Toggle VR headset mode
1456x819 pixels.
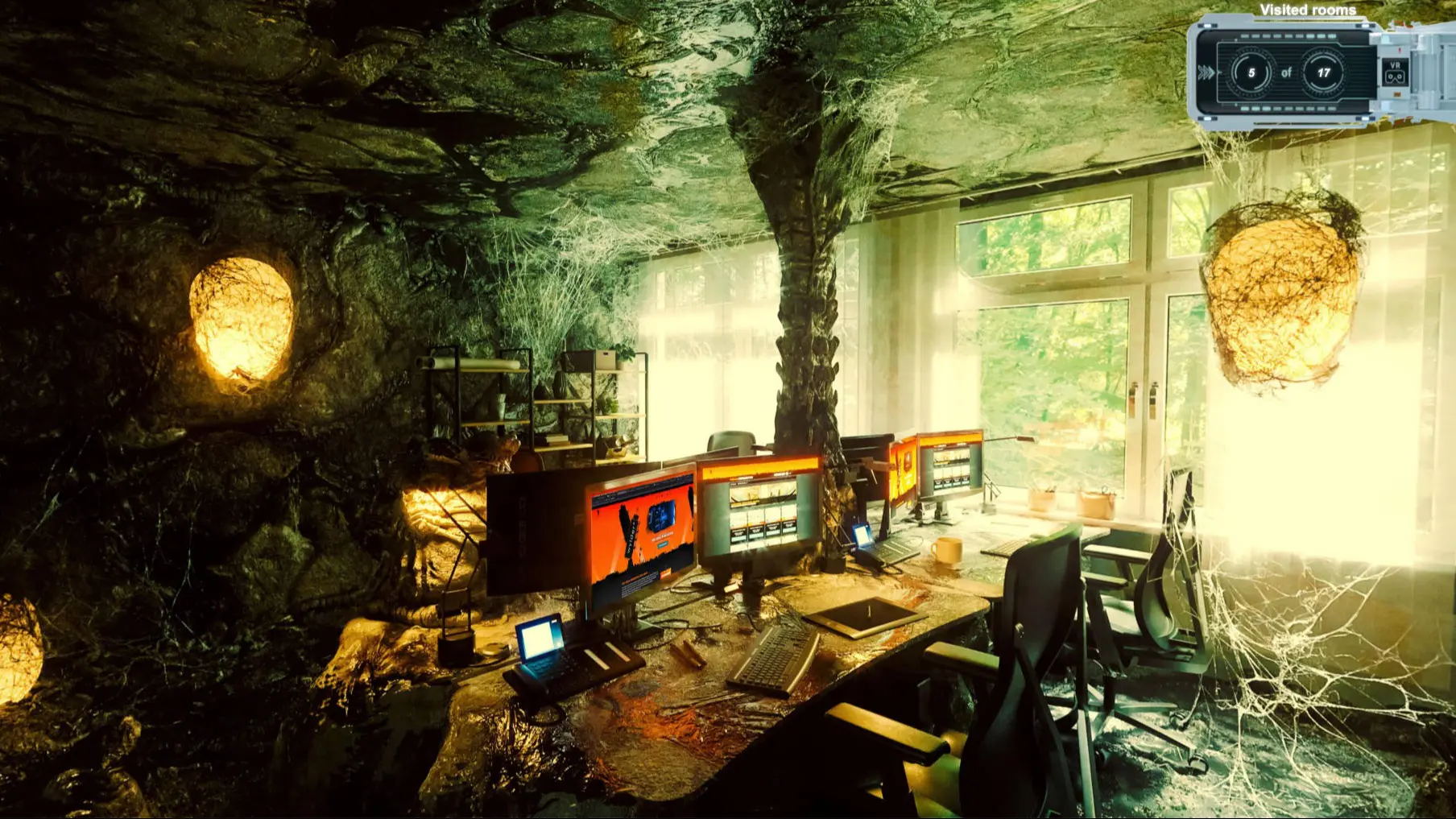[x=1394, y=72]
